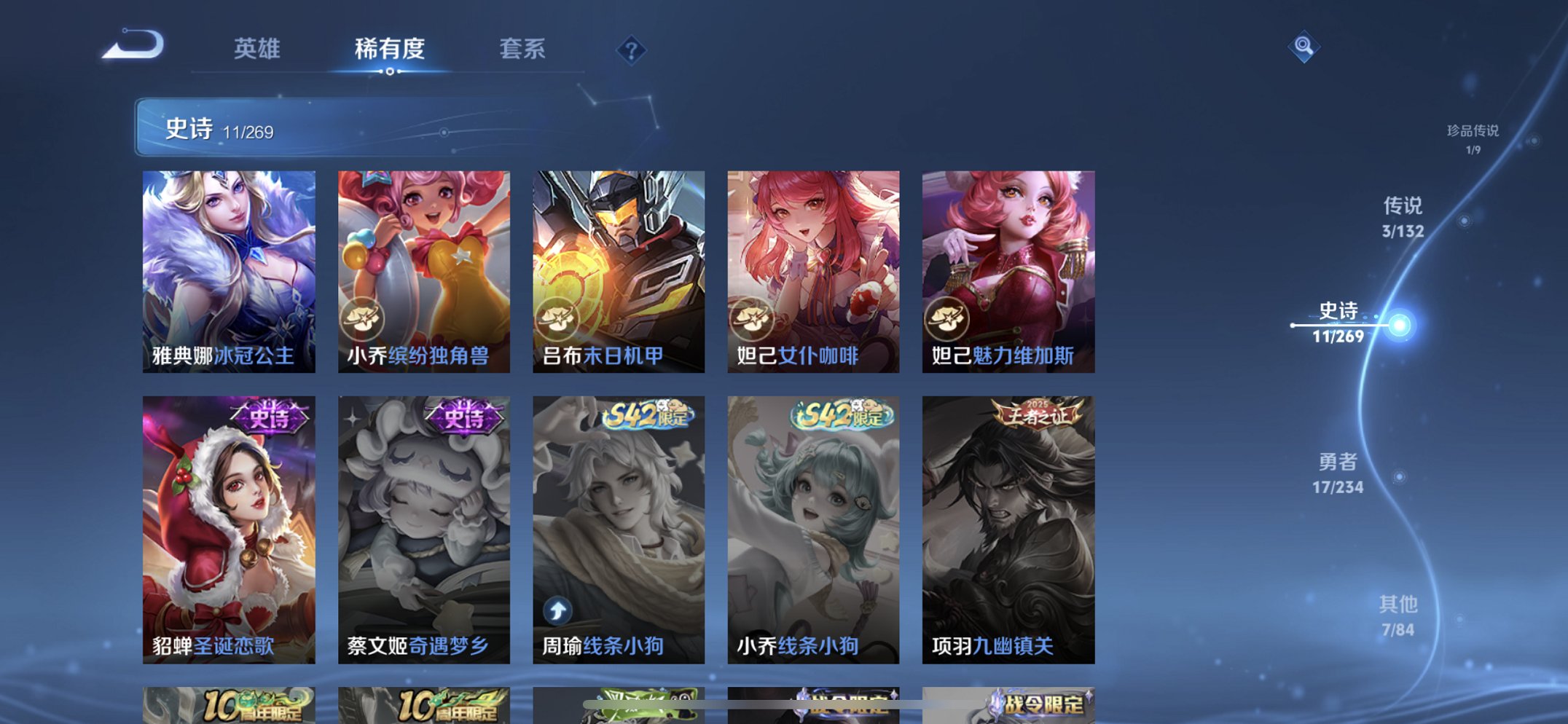Switch to the 套系 tab
Viewport: 1568px width, 724px height.
tap(522, 50)
